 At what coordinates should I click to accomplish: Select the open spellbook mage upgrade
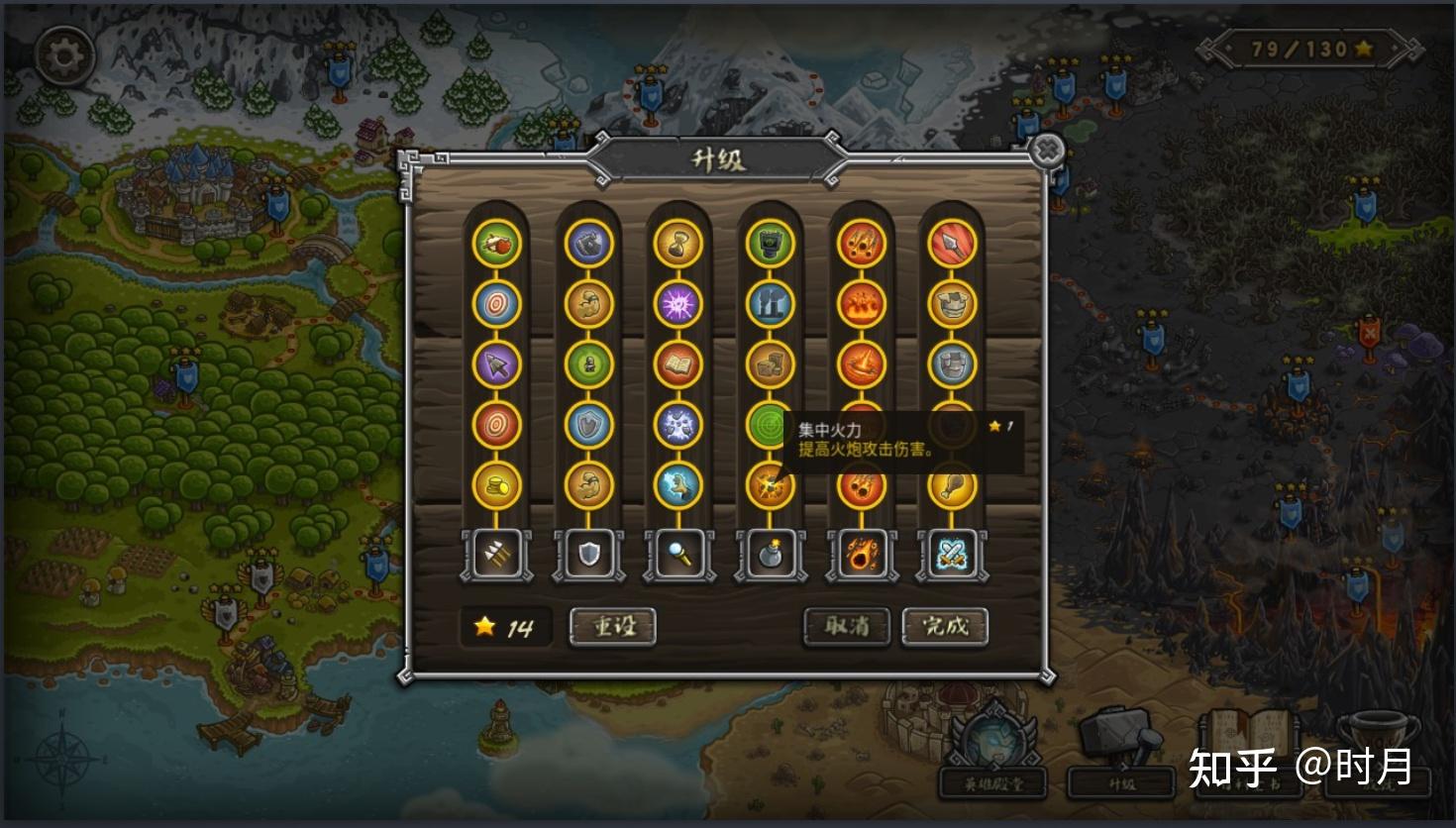(x=678, y=363)
